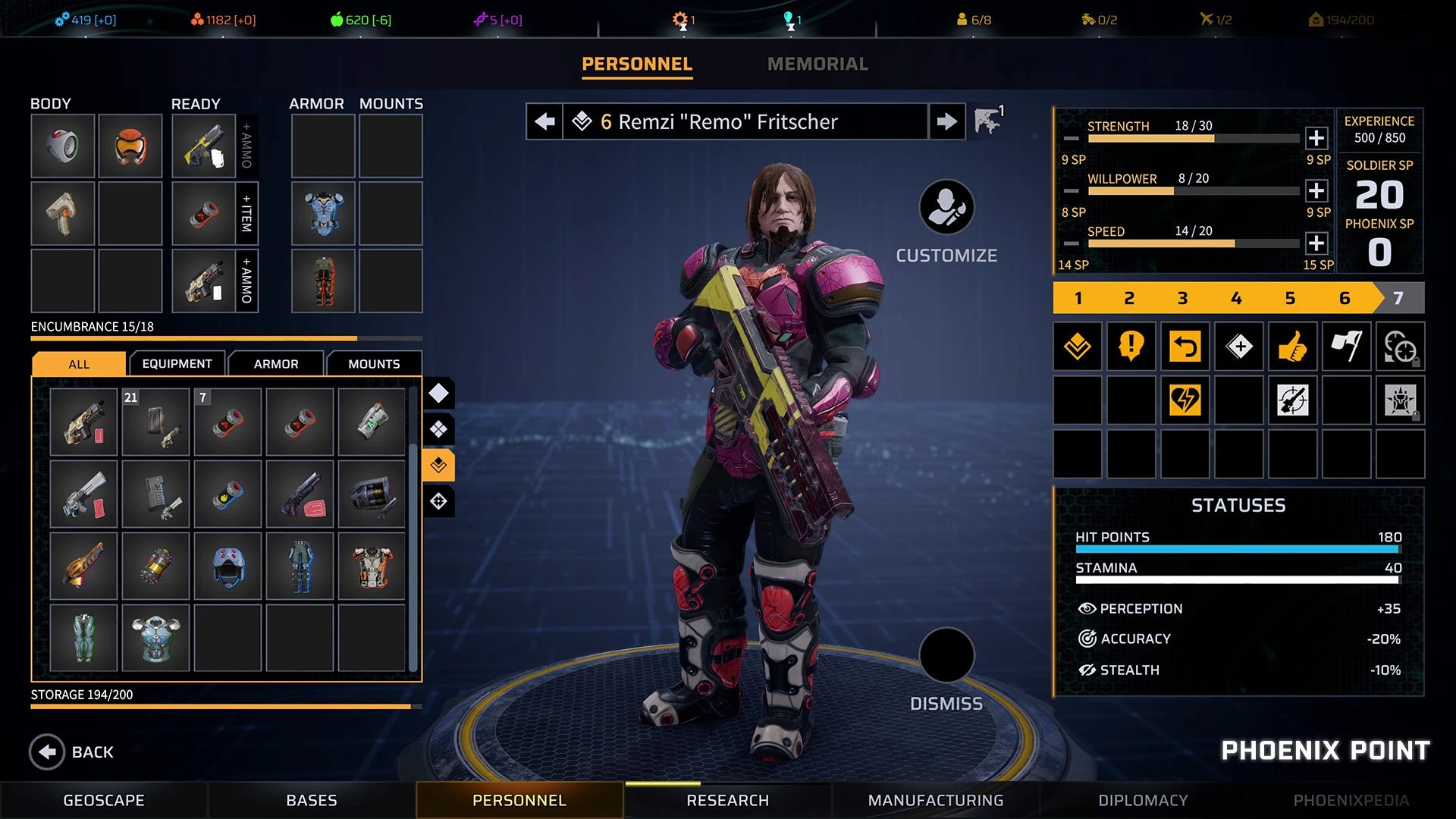Image resolution: width=1456 pixels, height=819 pixels.
Task: Customize the soldier's appearance
Action: point(946,207)
